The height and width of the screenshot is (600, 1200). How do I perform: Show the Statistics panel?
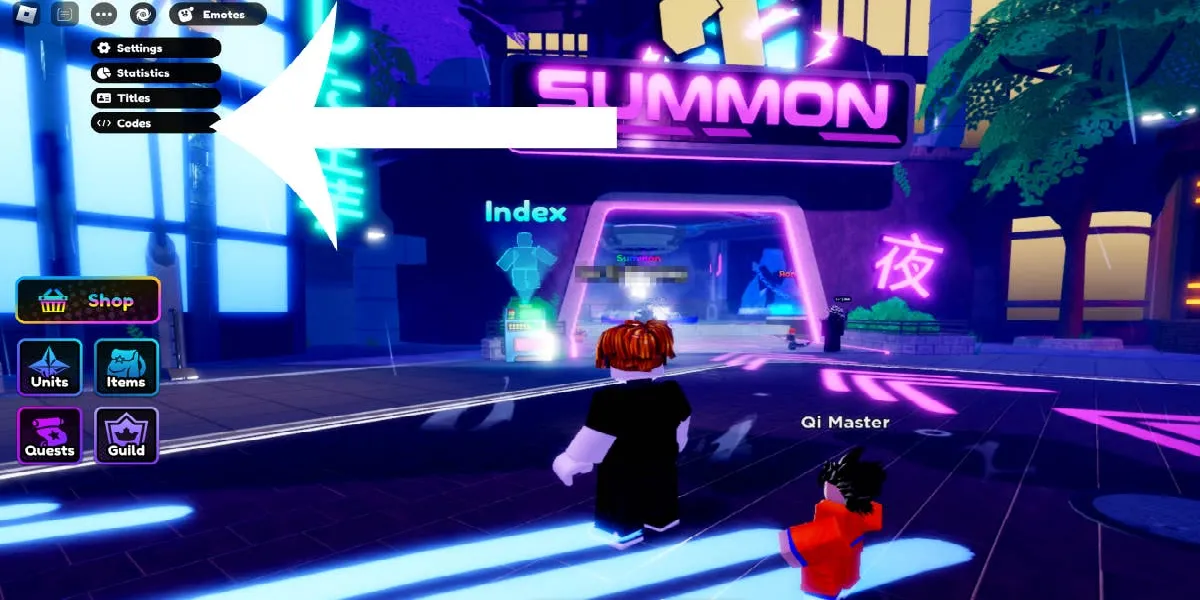155,73
